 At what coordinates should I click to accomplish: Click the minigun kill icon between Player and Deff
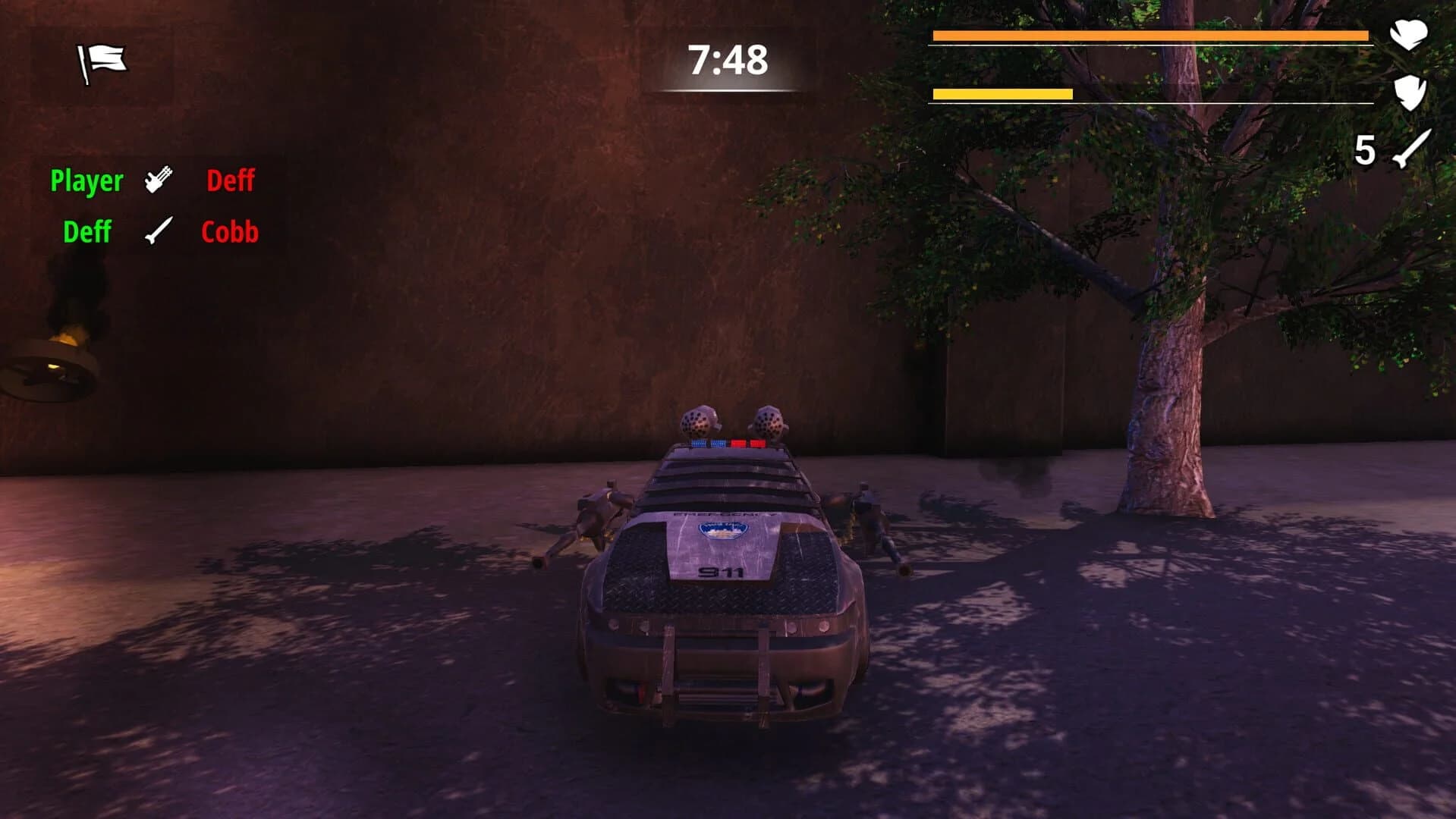point(156,179)
